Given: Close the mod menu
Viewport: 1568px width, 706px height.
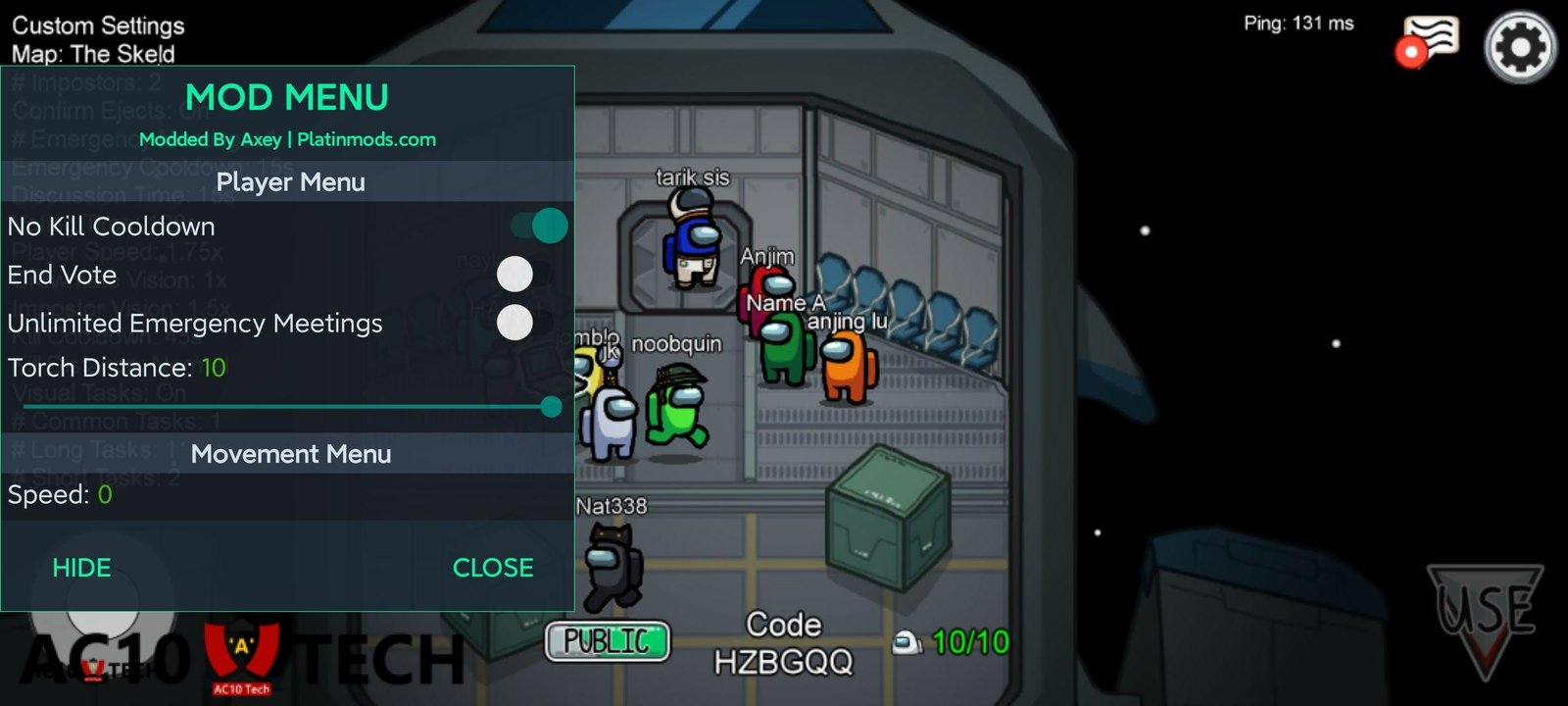Looking at the screenshot, I should click(x=493, y=568).
